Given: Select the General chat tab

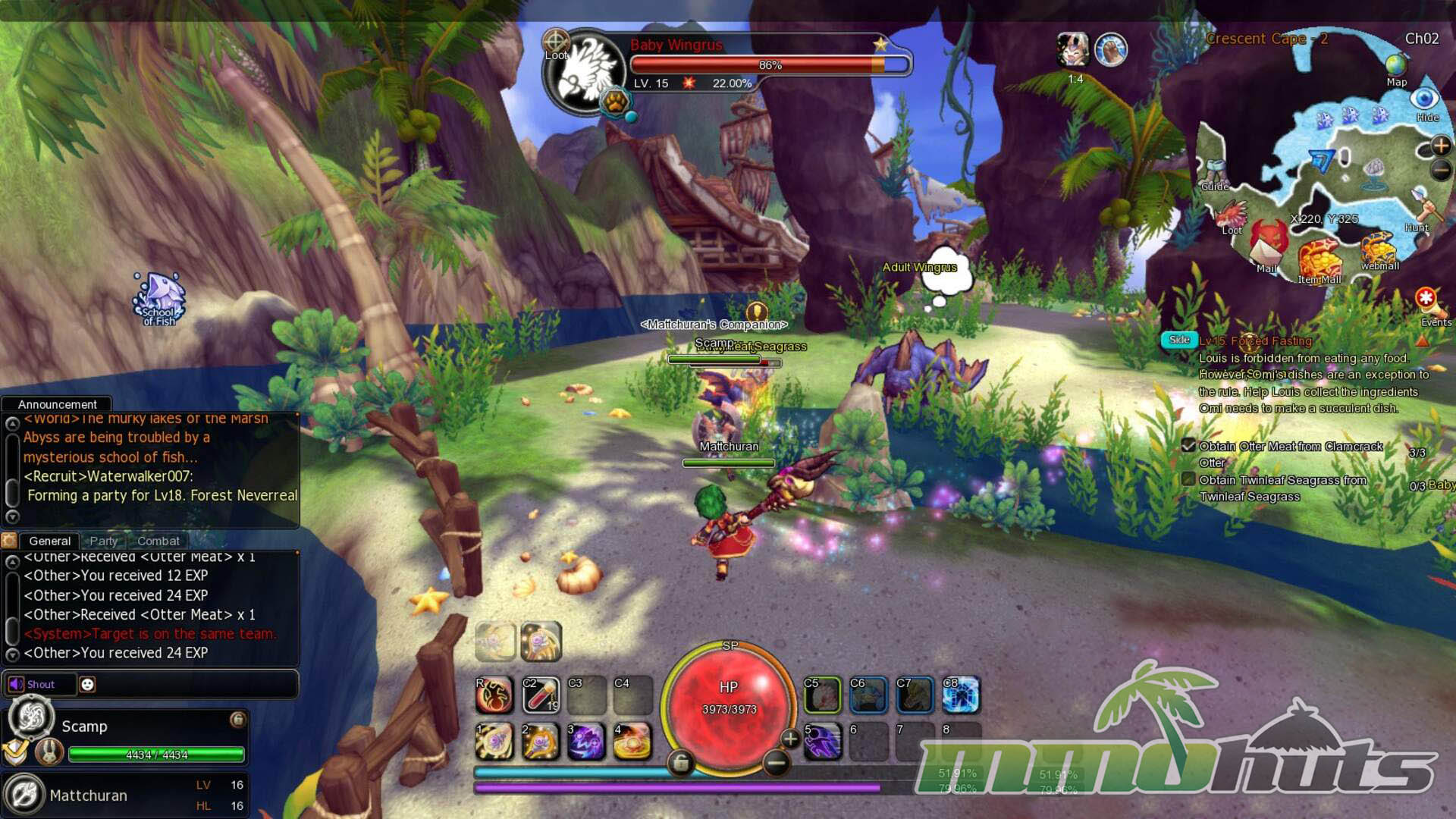Looking at the screenshot, I should (x=49, y=541).
